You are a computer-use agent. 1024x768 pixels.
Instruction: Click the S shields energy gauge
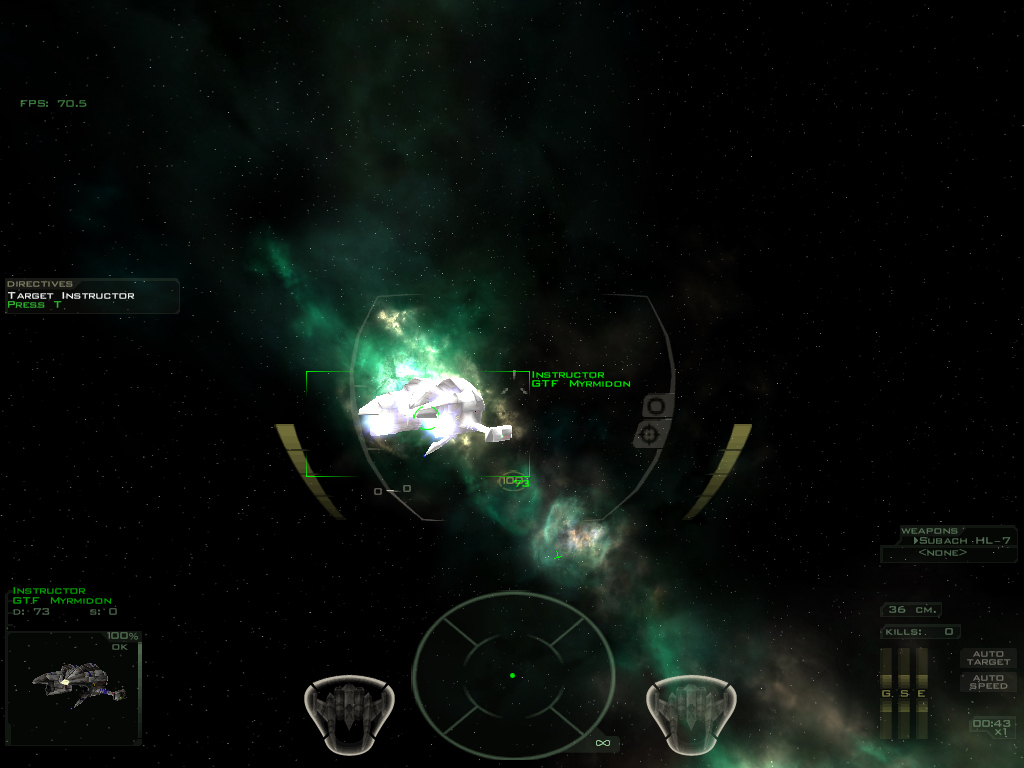pyautogui.click(x=904, y=692)
